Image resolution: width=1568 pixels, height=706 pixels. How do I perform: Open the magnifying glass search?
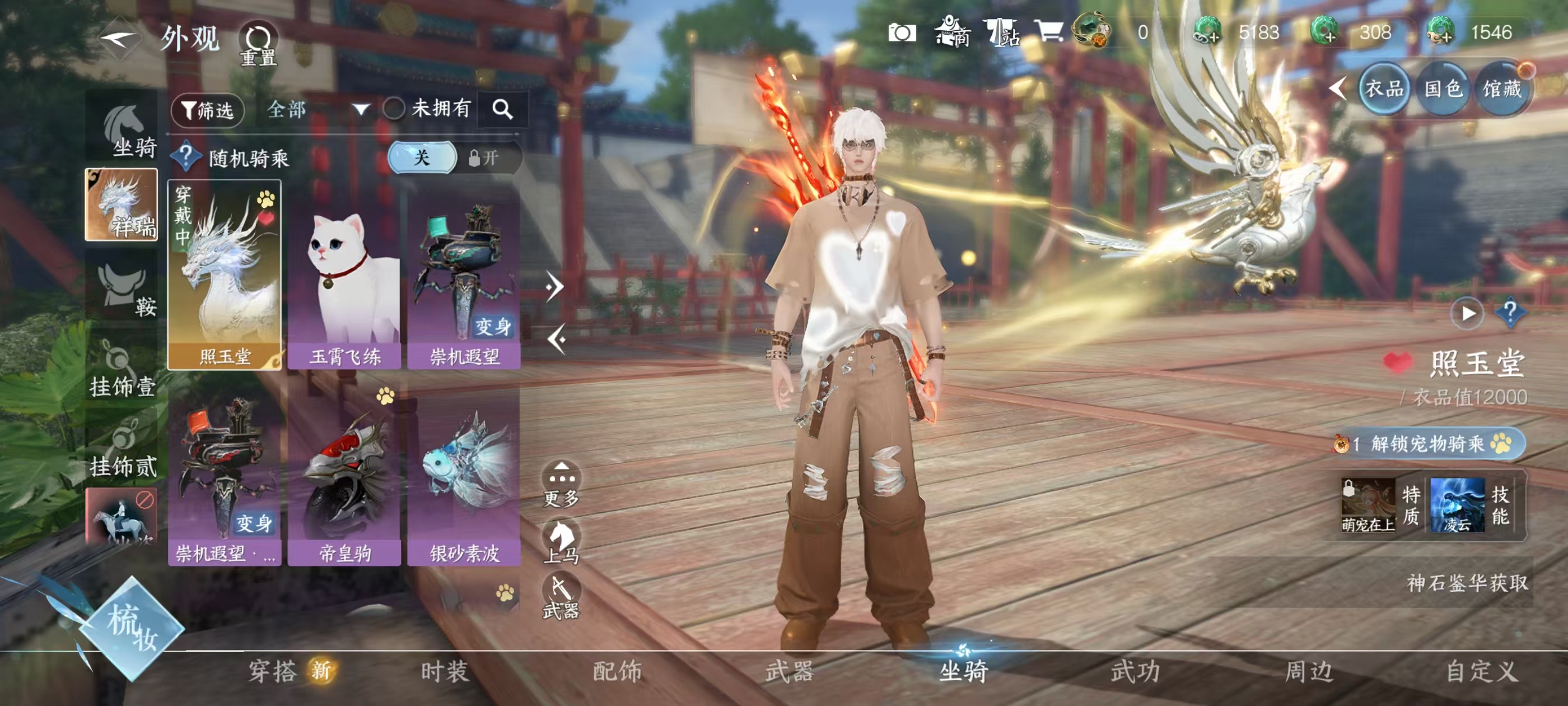(502, 110)
